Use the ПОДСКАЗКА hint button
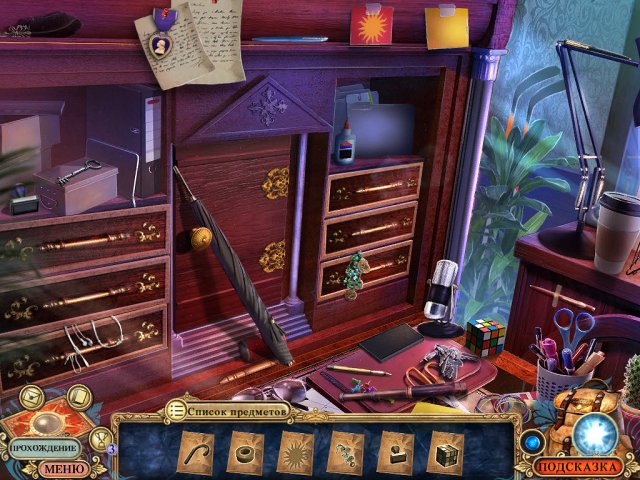Image resolution: width=640 pixels, height=480 pixels. tap(580, 466)
